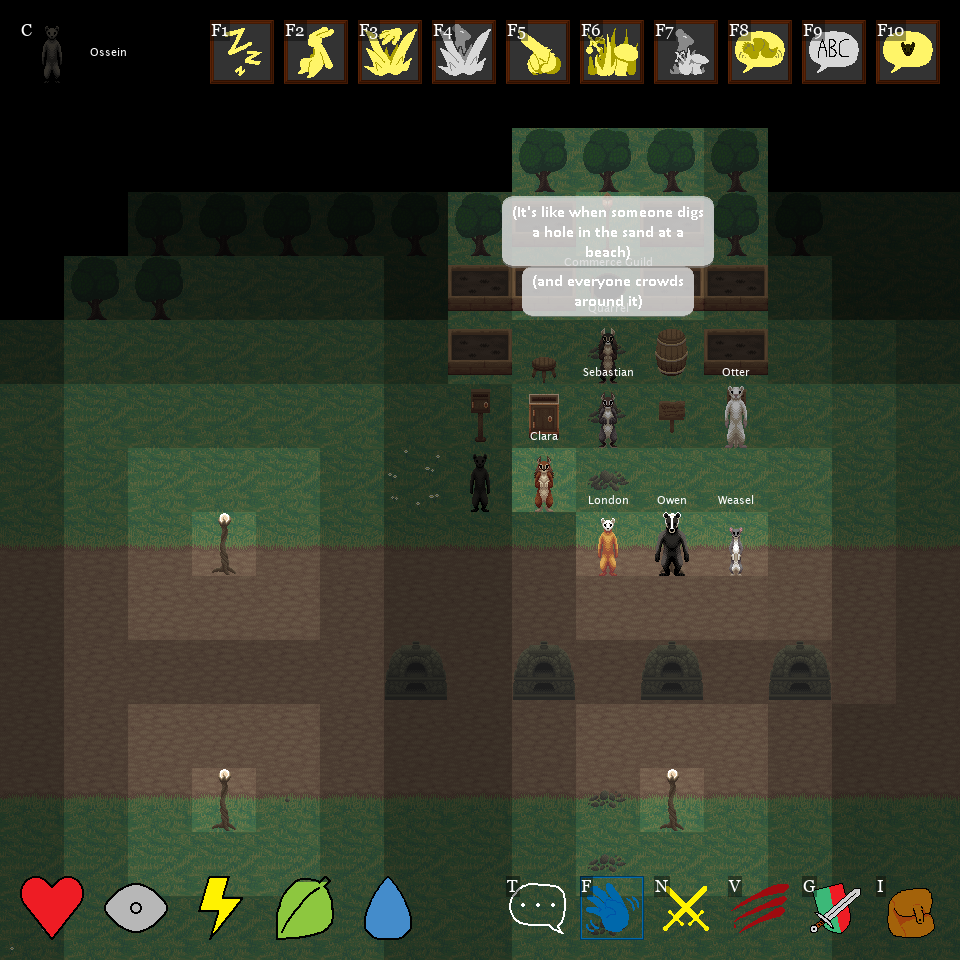
Task: Open the Ossein character portrait
Action: click(52, 53)
